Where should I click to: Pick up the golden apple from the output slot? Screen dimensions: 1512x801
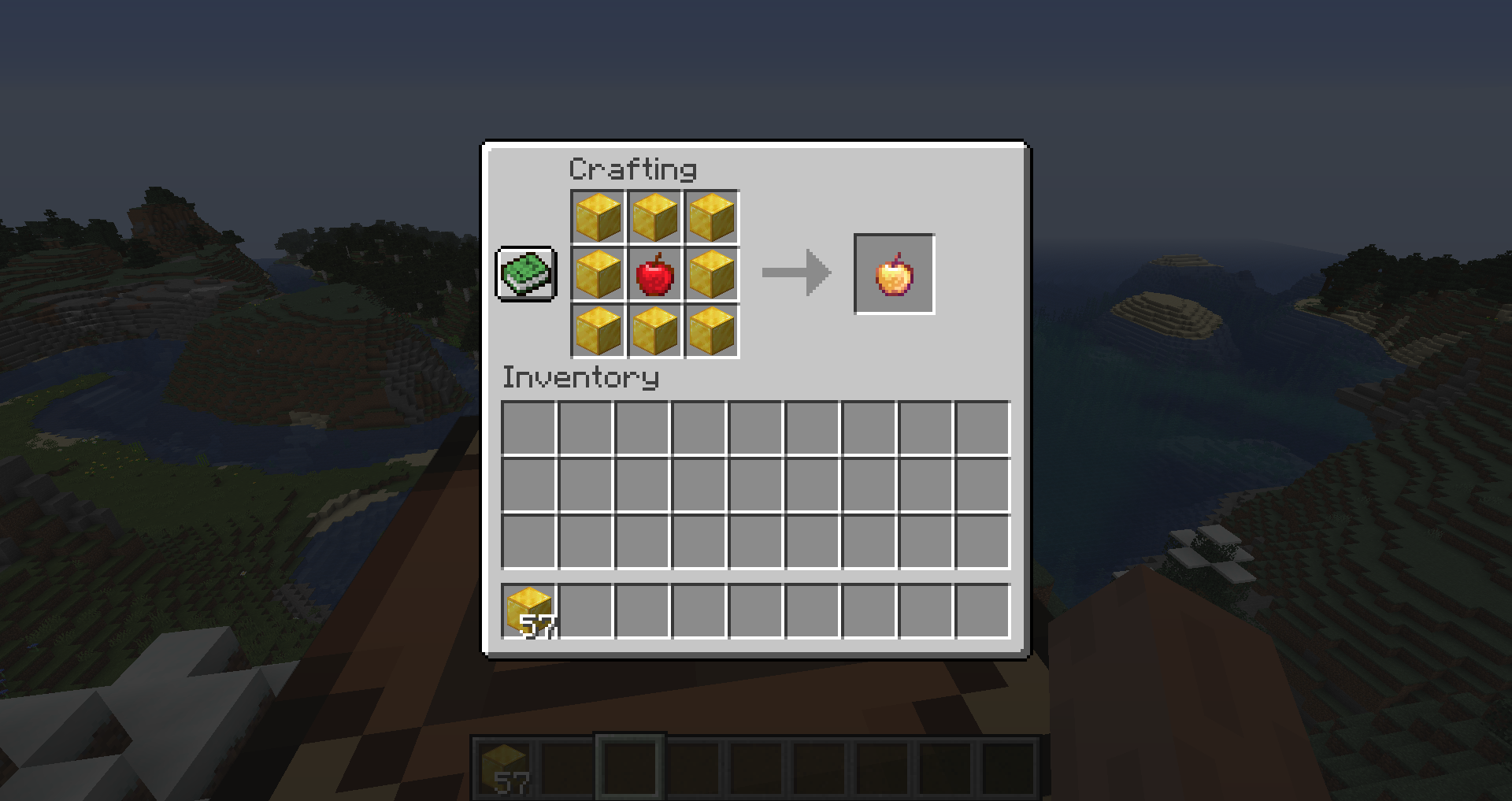coord(894,275)
